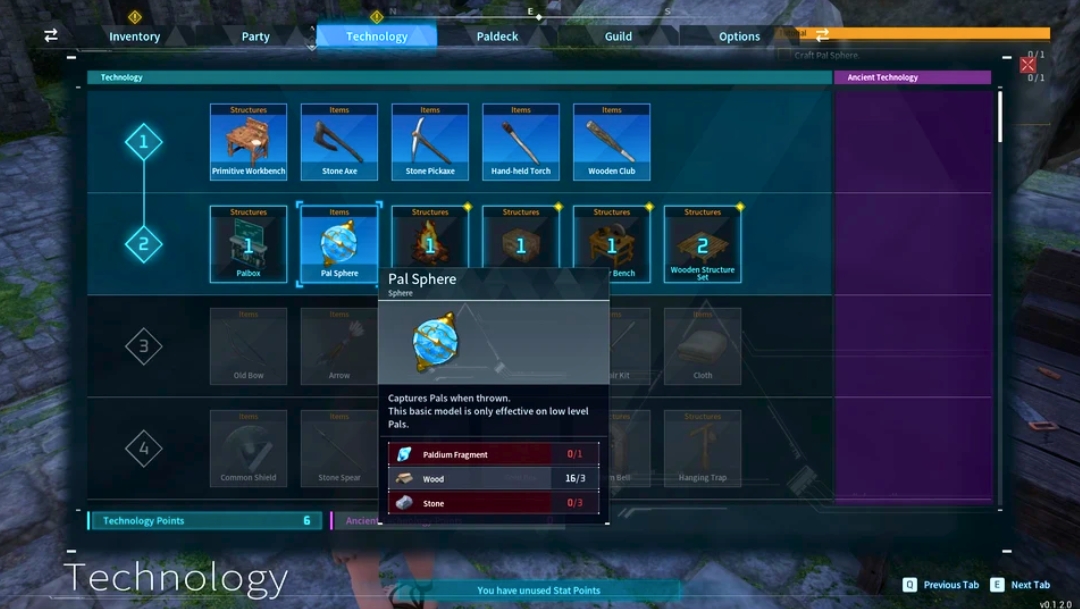Choose the locked Hanging Trap tile
The width and height of the screenshot is (1080, 609).
[703, 448]
